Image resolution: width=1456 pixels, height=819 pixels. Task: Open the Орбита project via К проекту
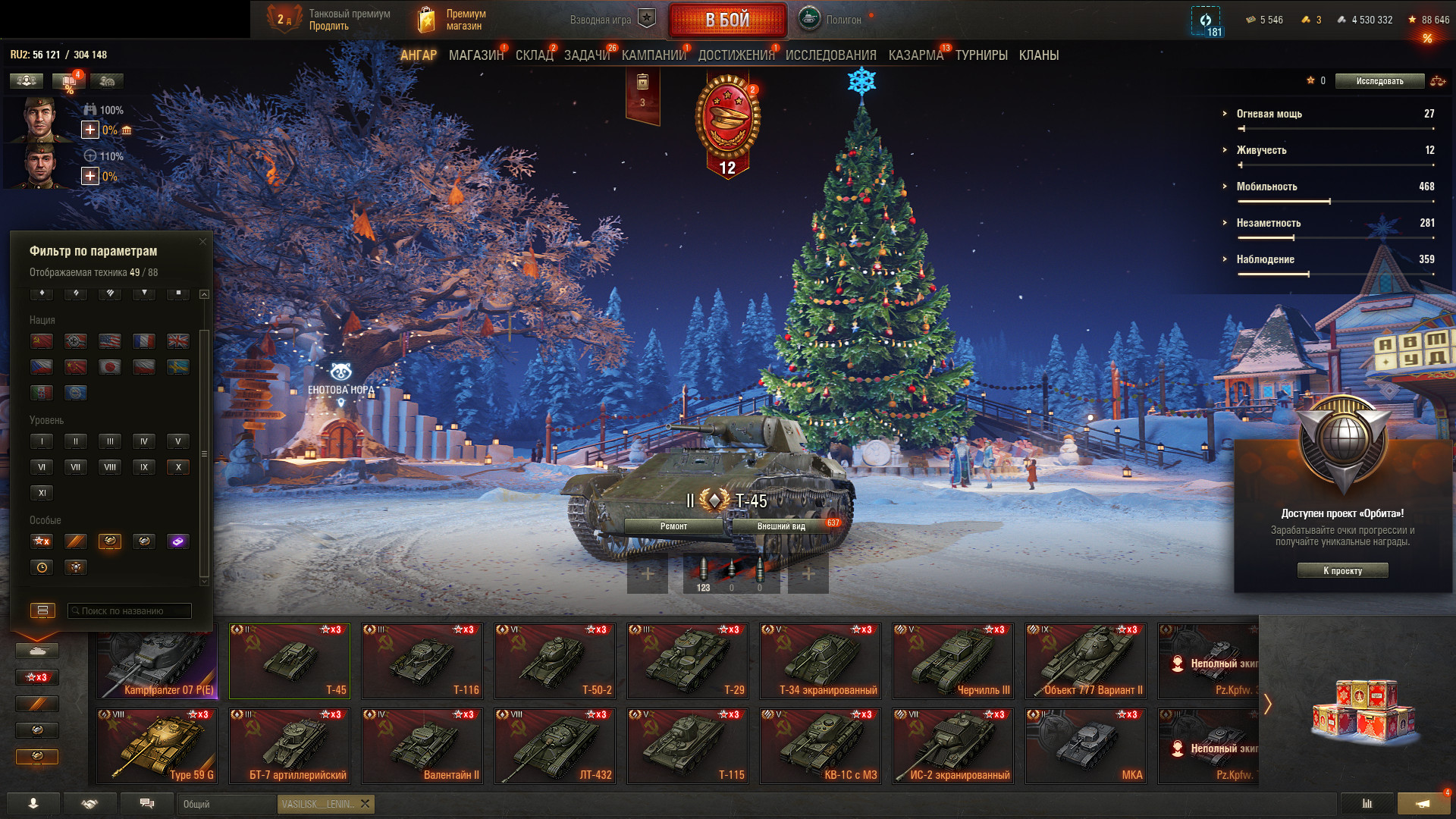(1342, 571)
